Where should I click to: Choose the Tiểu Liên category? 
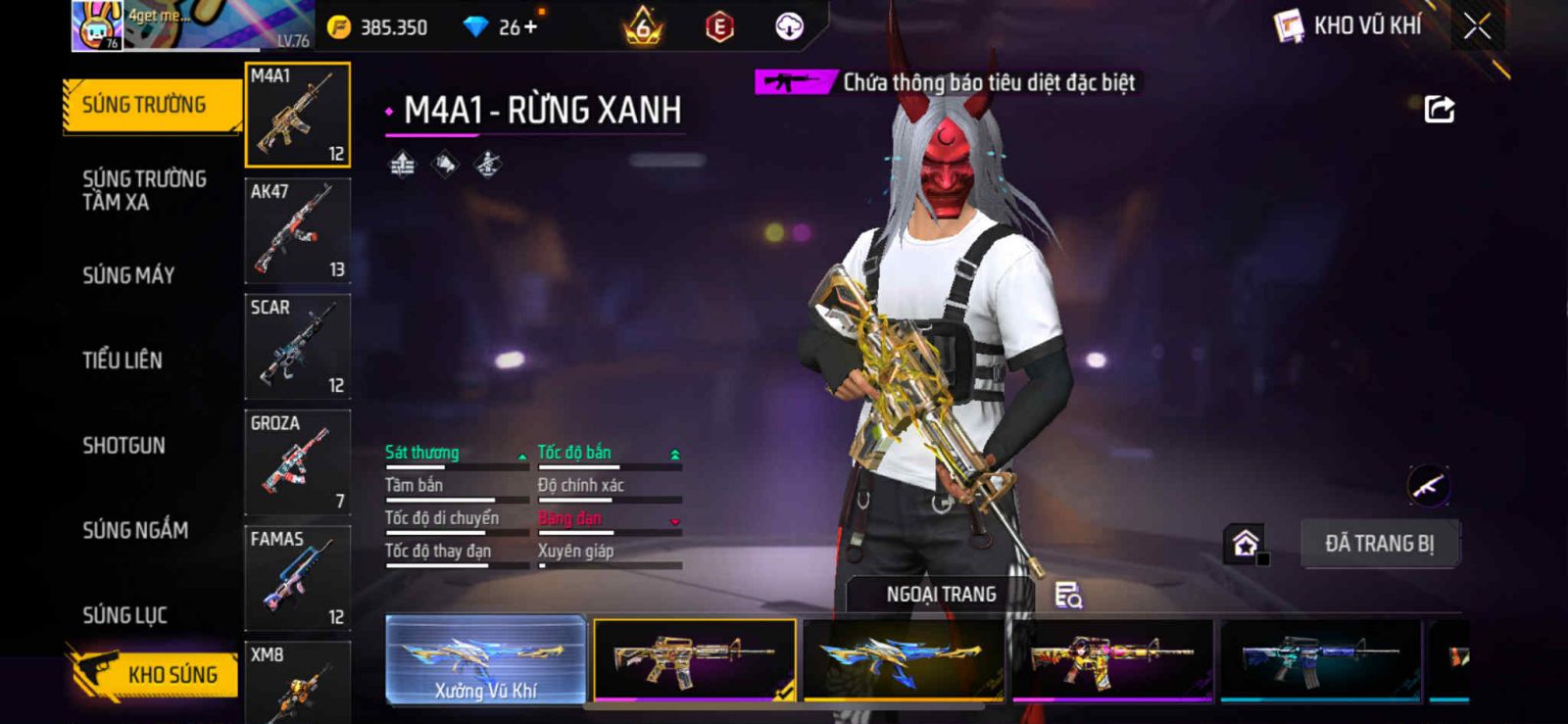(122, 361)
